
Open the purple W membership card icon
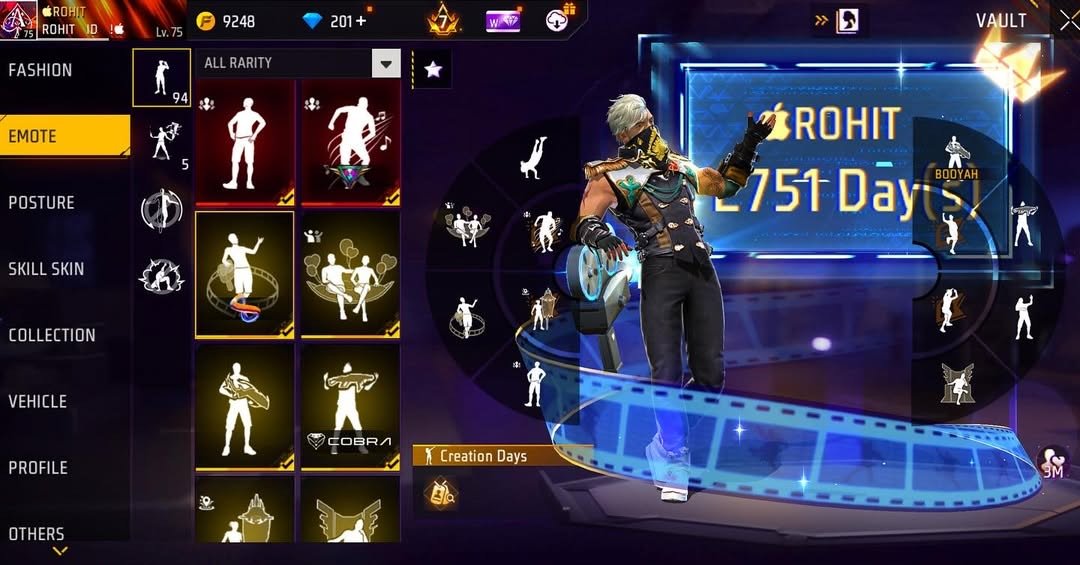pos(503,21)
